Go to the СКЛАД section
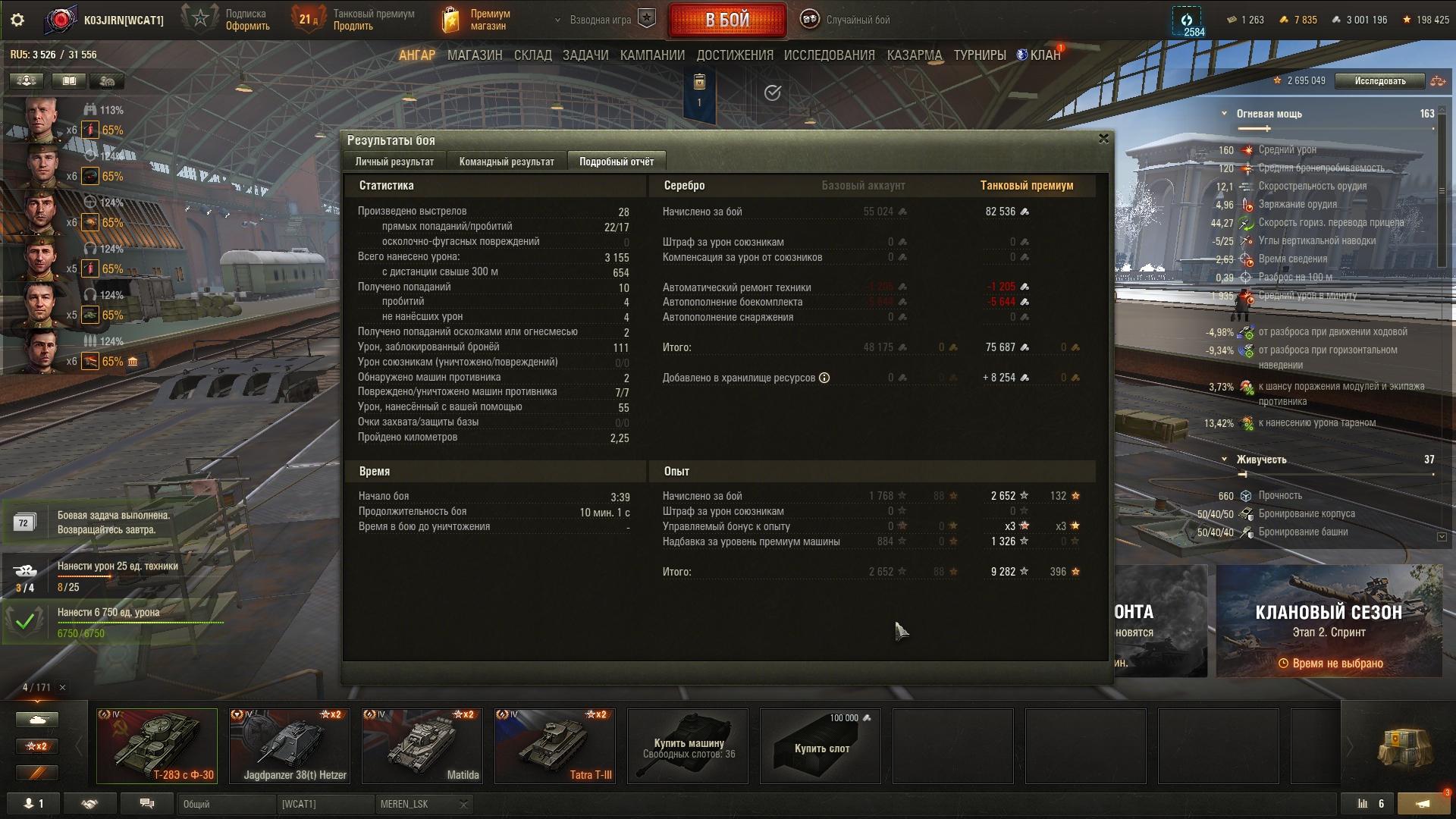Viewport: 1456px width, 819px height. (x=532, y=55)
